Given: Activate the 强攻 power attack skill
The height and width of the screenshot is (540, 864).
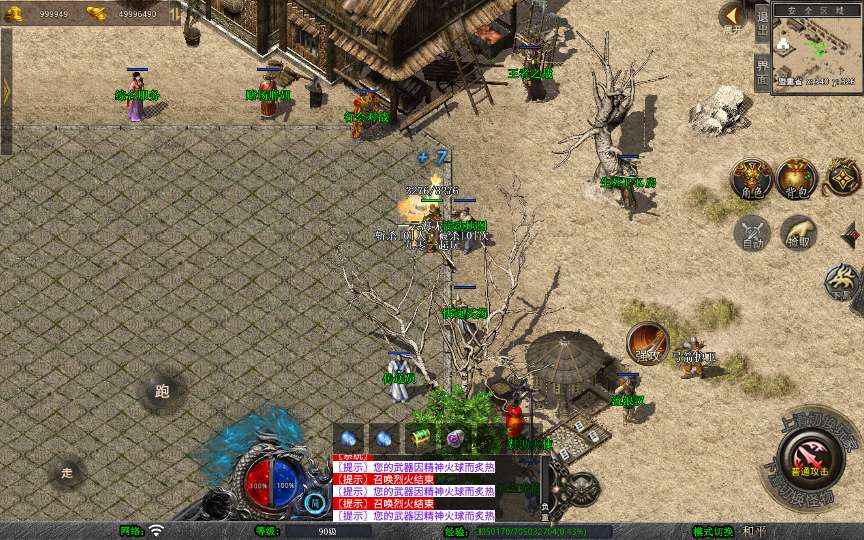Looking at the screenshot, I should [x=647, y=342].
